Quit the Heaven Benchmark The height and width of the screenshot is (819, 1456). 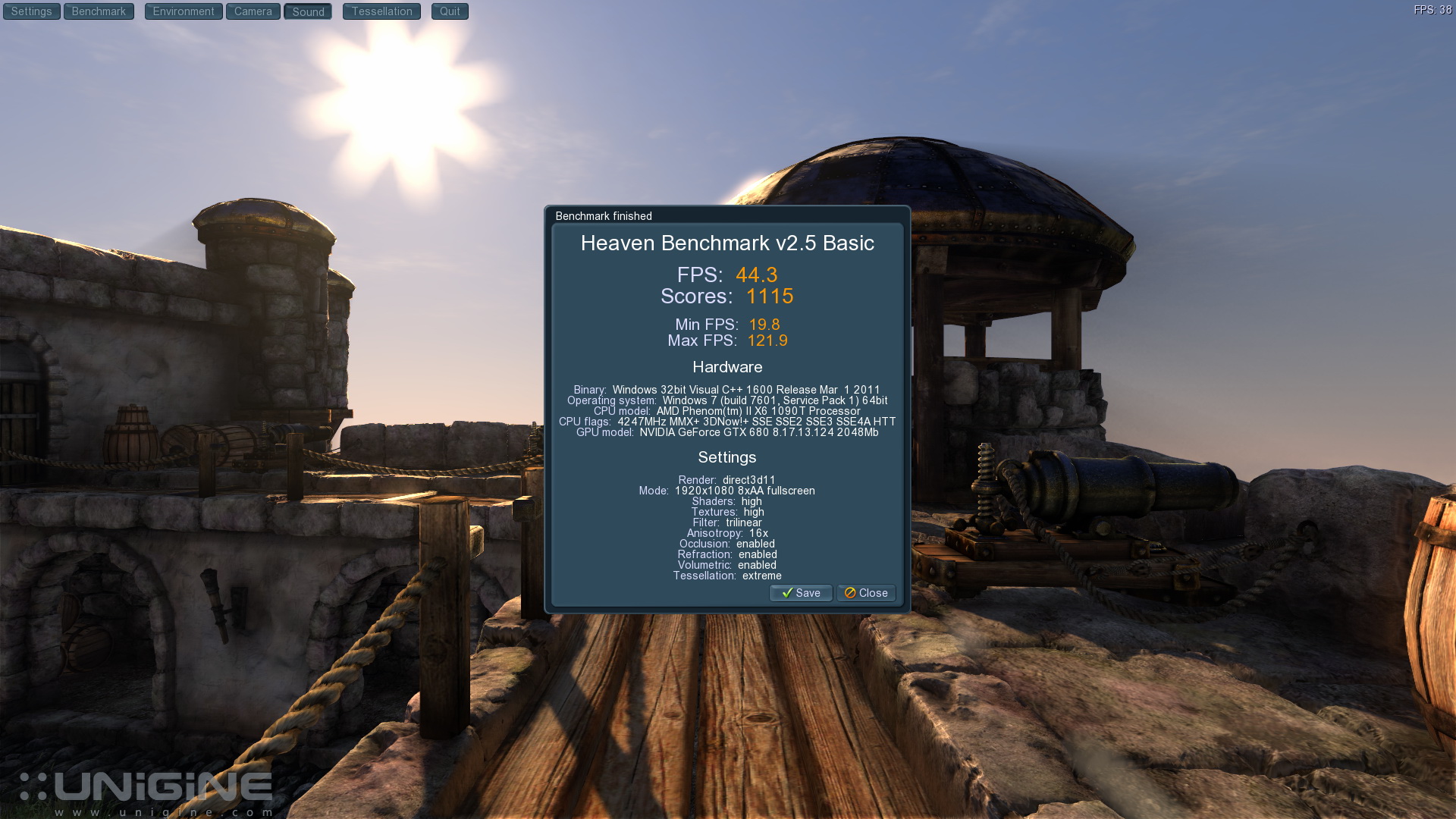[x=450, y=11]
